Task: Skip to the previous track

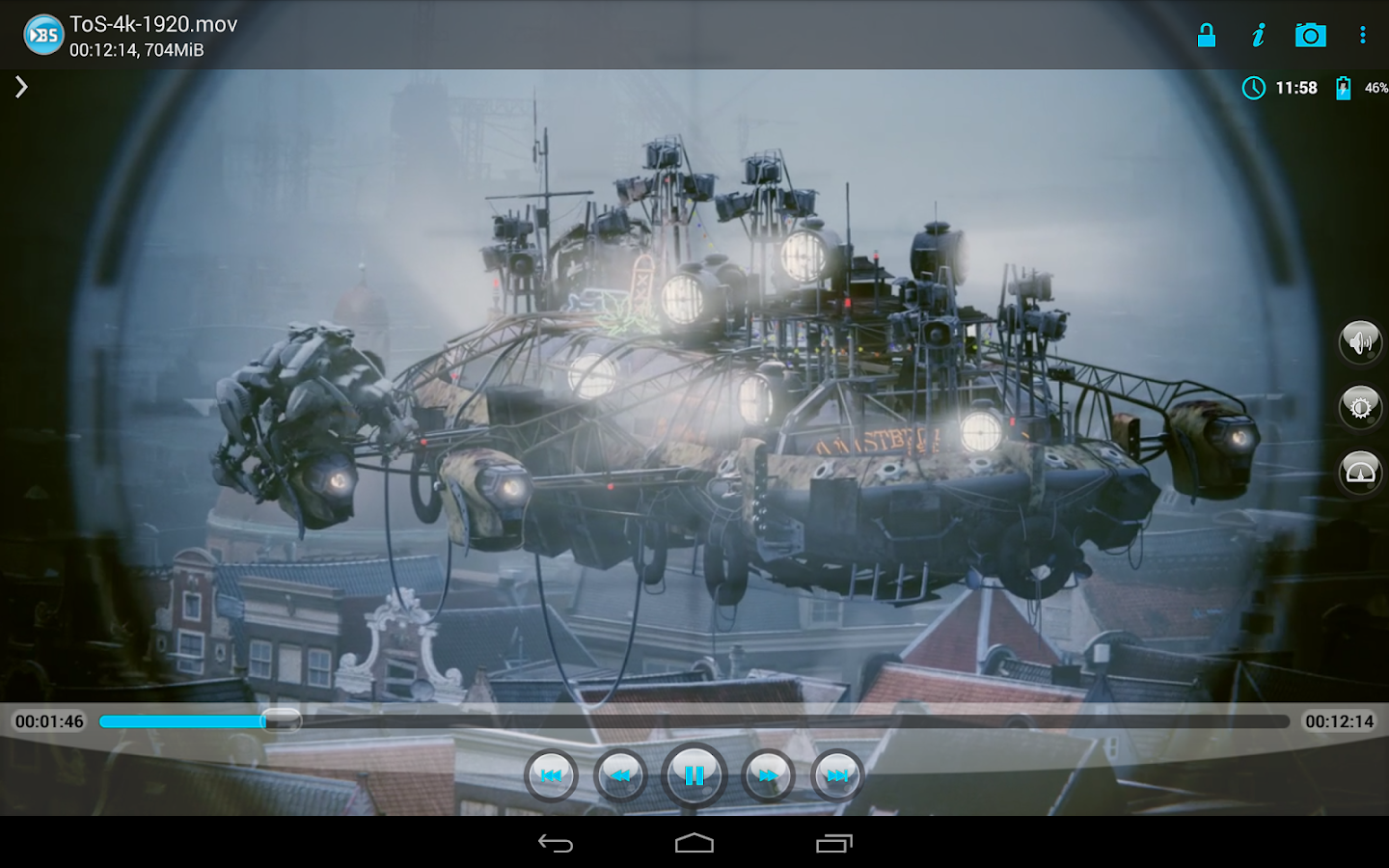Action: (x=551, y=774)
